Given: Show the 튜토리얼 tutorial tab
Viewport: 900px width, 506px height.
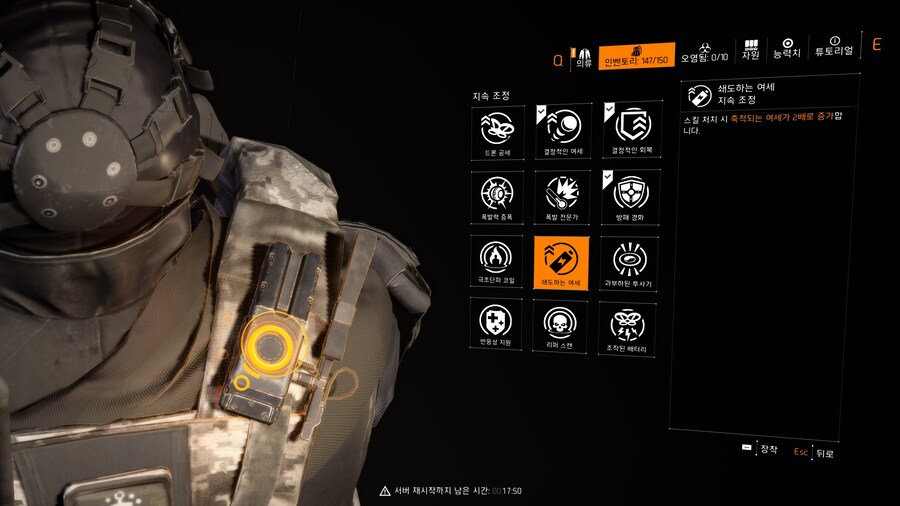Looking at the screenshot, I should [x=834, y=48].
